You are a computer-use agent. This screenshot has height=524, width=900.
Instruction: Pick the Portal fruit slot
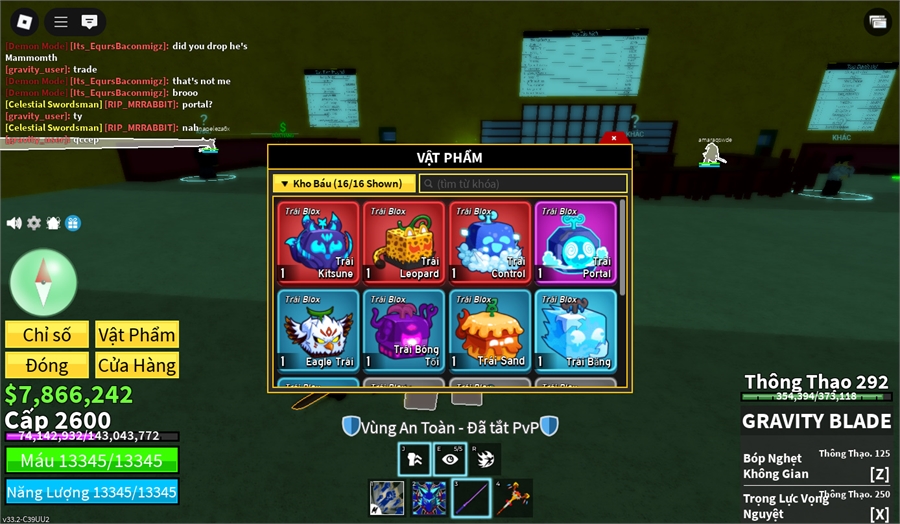point(576,242)
